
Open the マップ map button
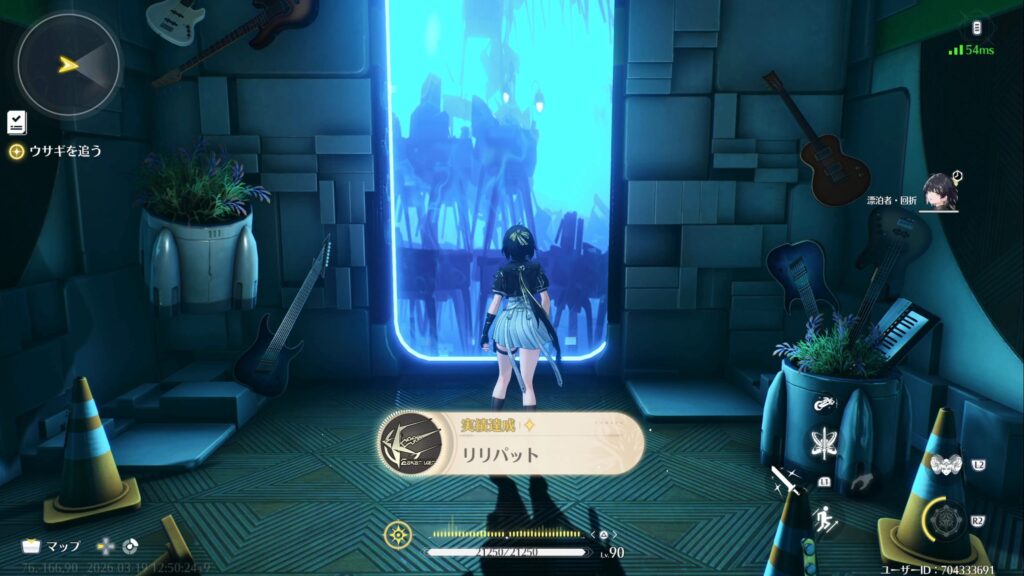pyautogui.click(x=50, y=546)
